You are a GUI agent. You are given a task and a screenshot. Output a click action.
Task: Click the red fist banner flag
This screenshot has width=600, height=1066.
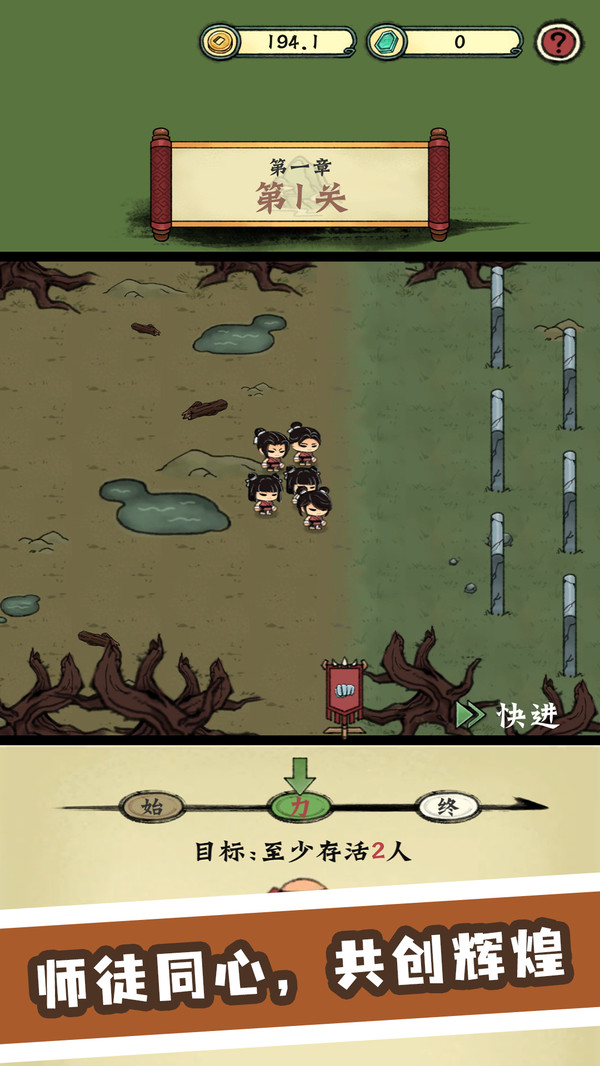(x=345, y=693)
